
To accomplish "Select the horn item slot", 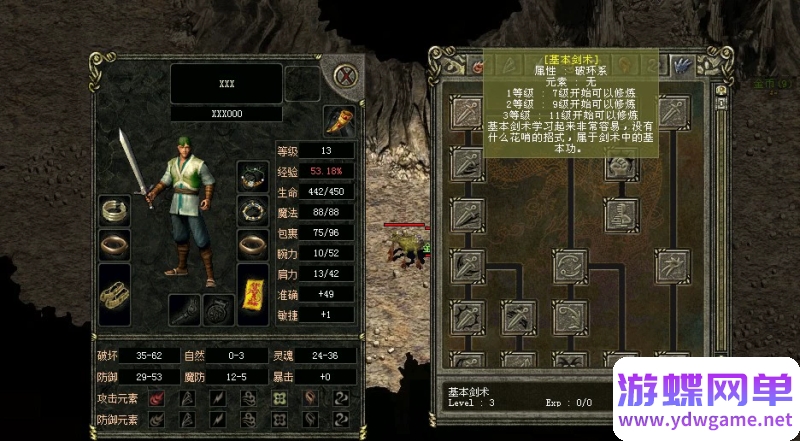I will (341, 122).
